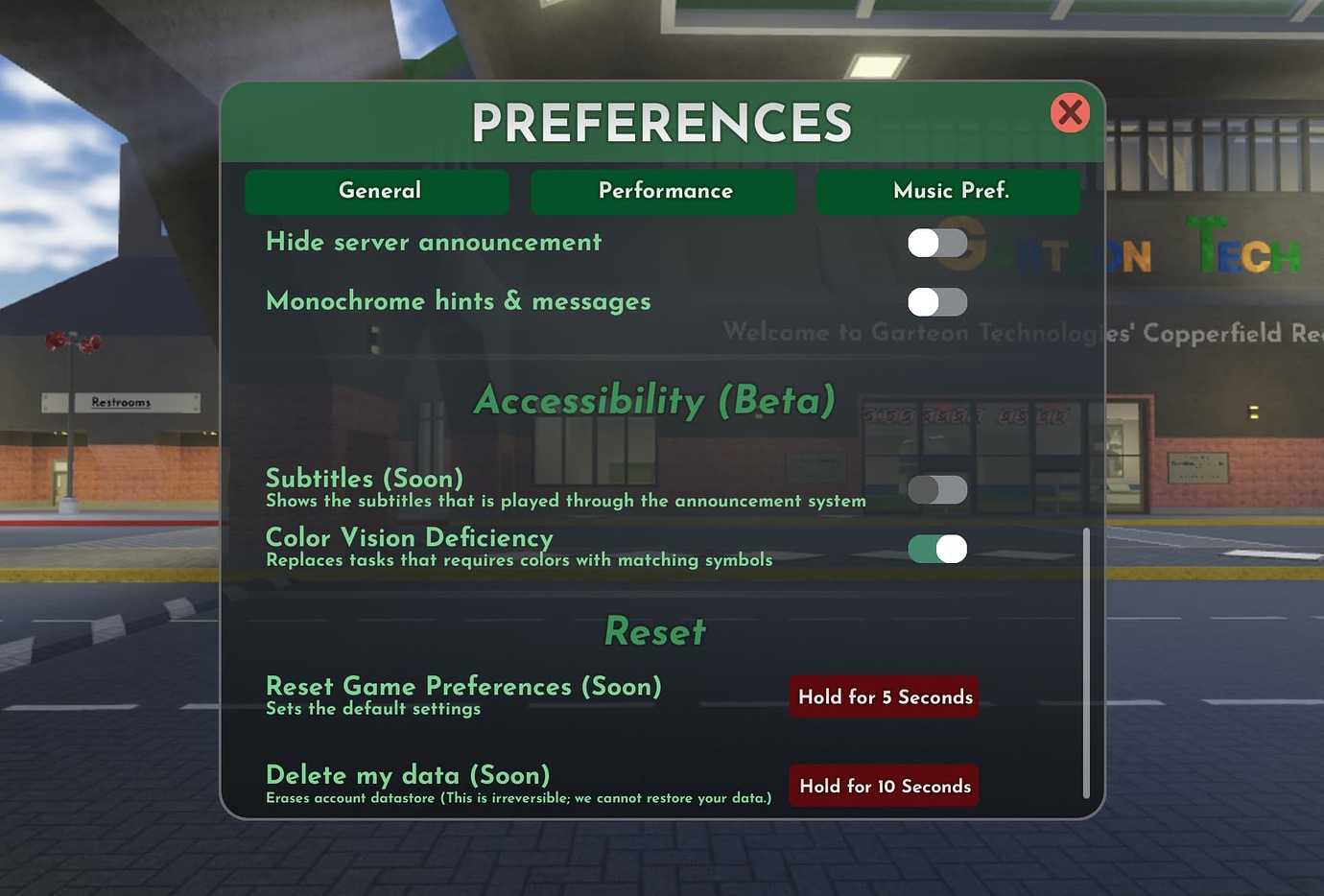Screen dimensions: 1324x896
Task: Select Reset Game Preferences label
Action: (463, 687)
